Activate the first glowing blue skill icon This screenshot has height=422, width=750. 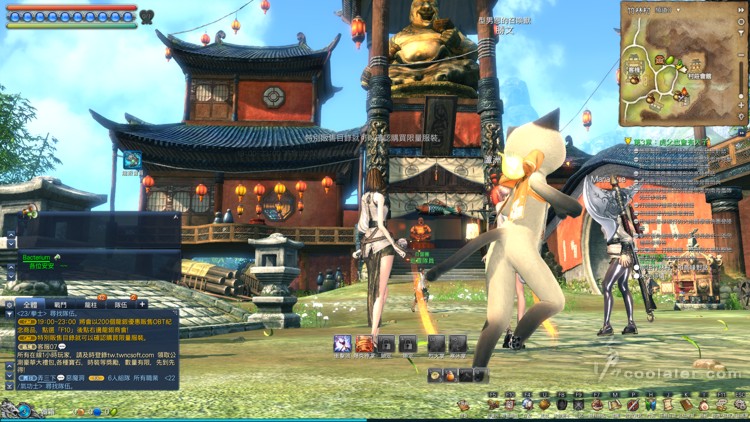342,343
